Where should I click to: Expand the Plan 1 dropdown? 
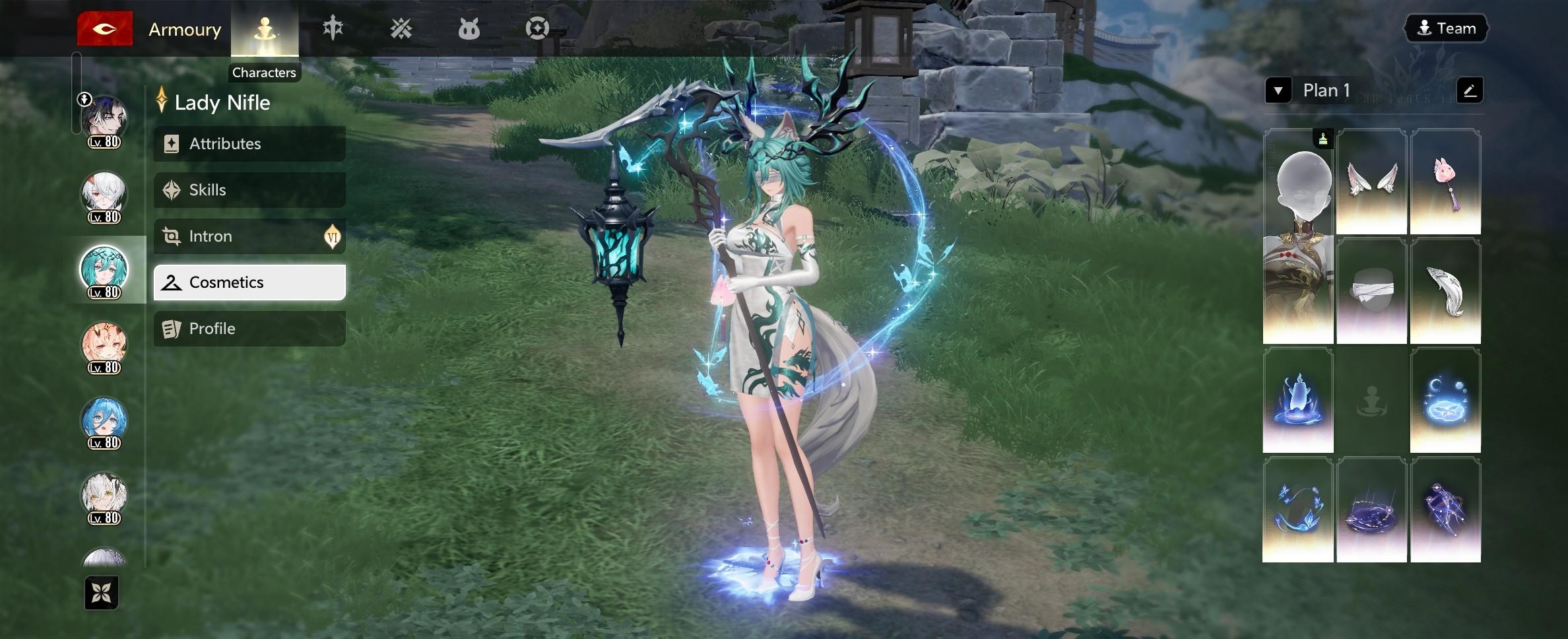(1278, 90)
